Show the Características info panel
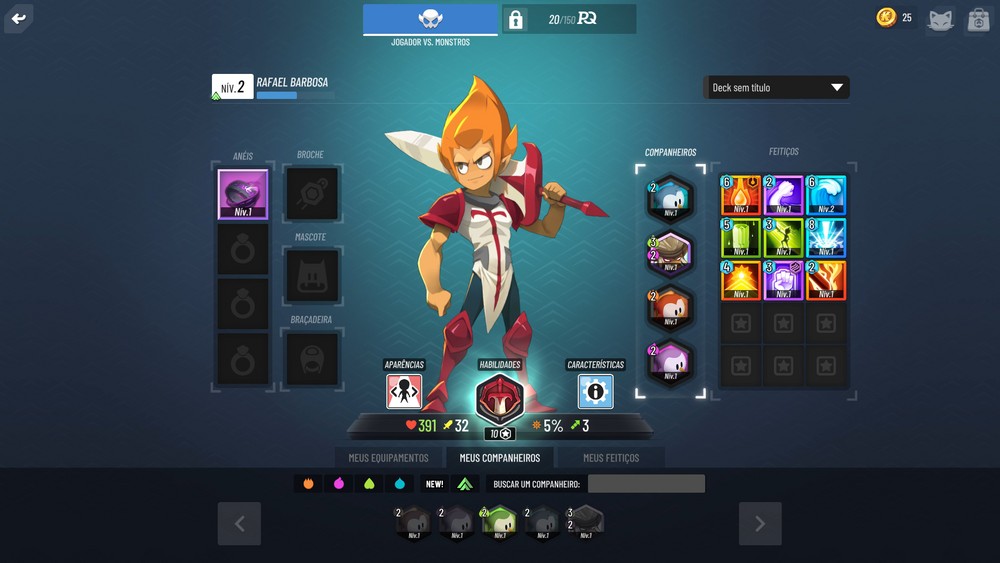The width and height of the screenshot is (1000, 563). point(595,391)
